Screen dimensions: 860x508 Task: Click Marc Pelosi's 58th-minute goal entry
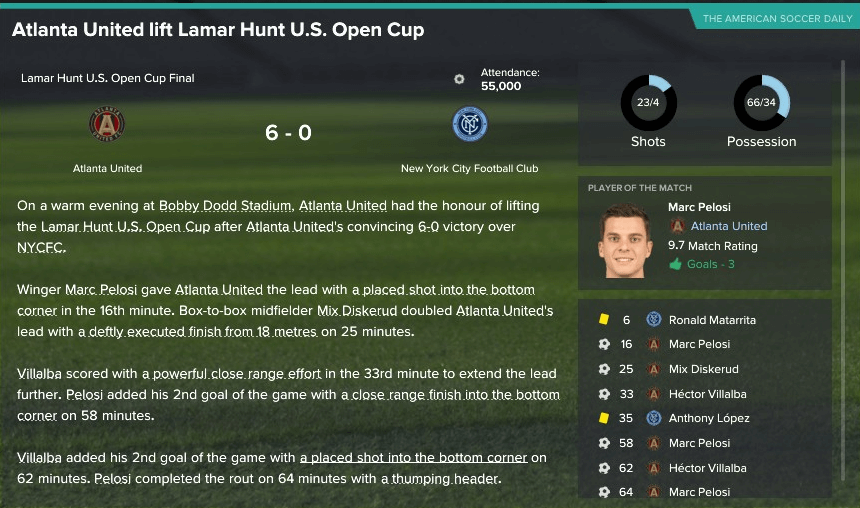[x=699, y=443]
